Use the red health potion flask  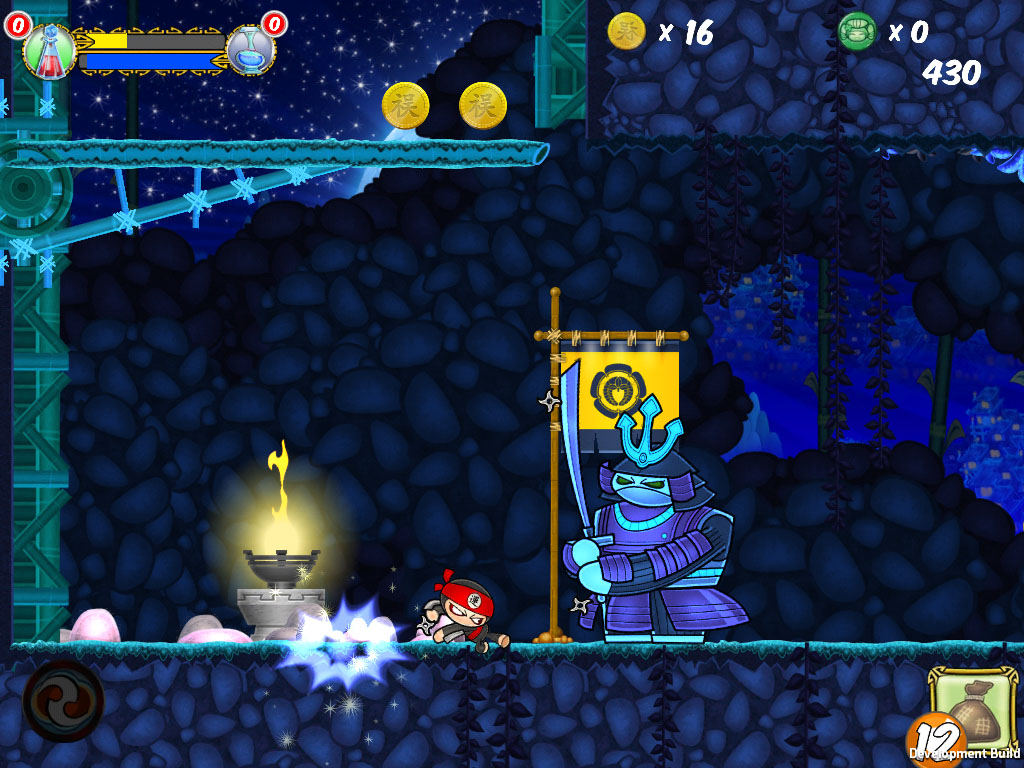point(49,50)
